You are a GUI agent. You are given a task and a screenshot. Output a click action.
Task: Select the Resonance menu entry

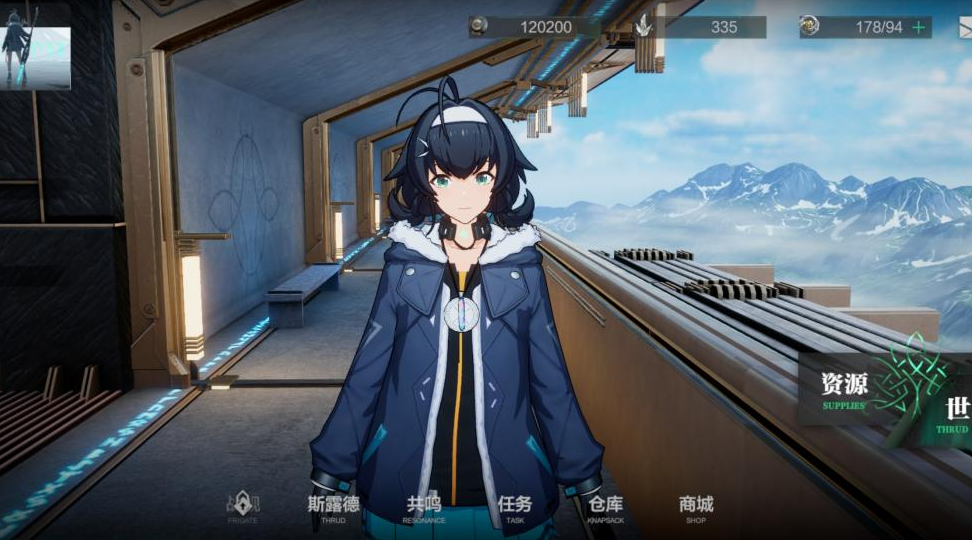(x=423, y=507)
